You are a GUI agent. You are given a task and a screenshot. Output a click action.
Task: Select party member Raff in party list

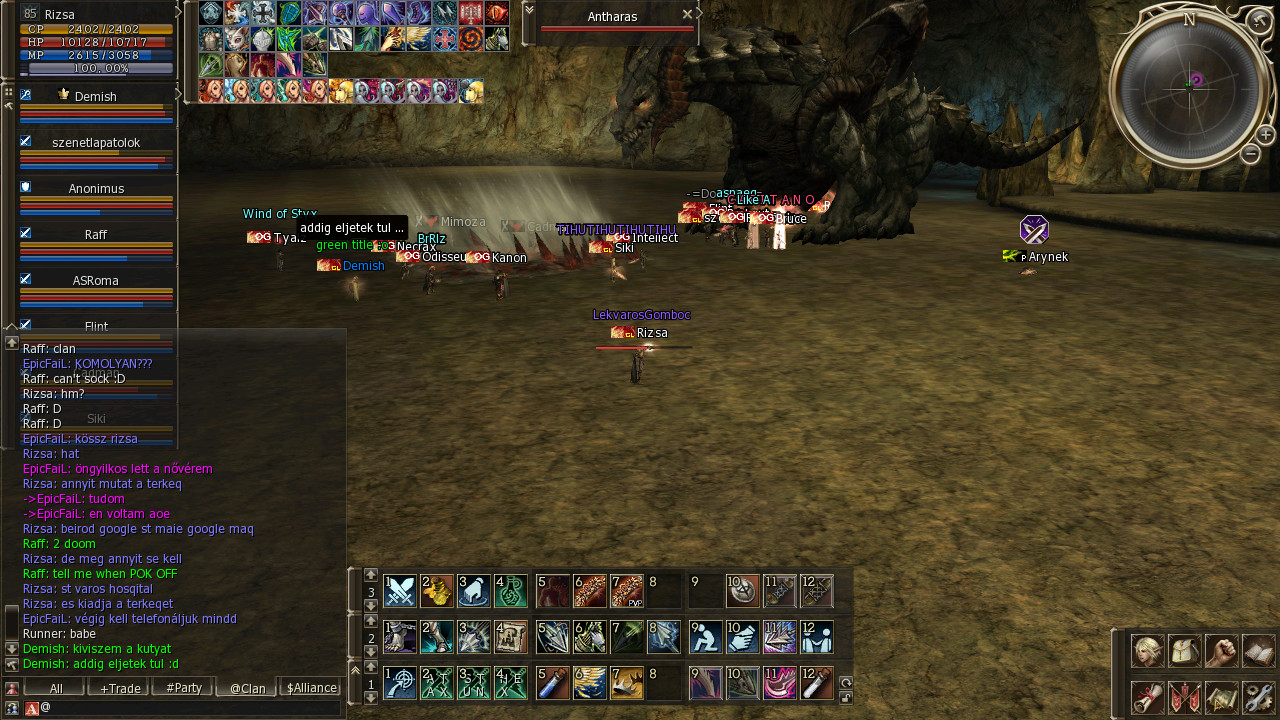point(95,235)
